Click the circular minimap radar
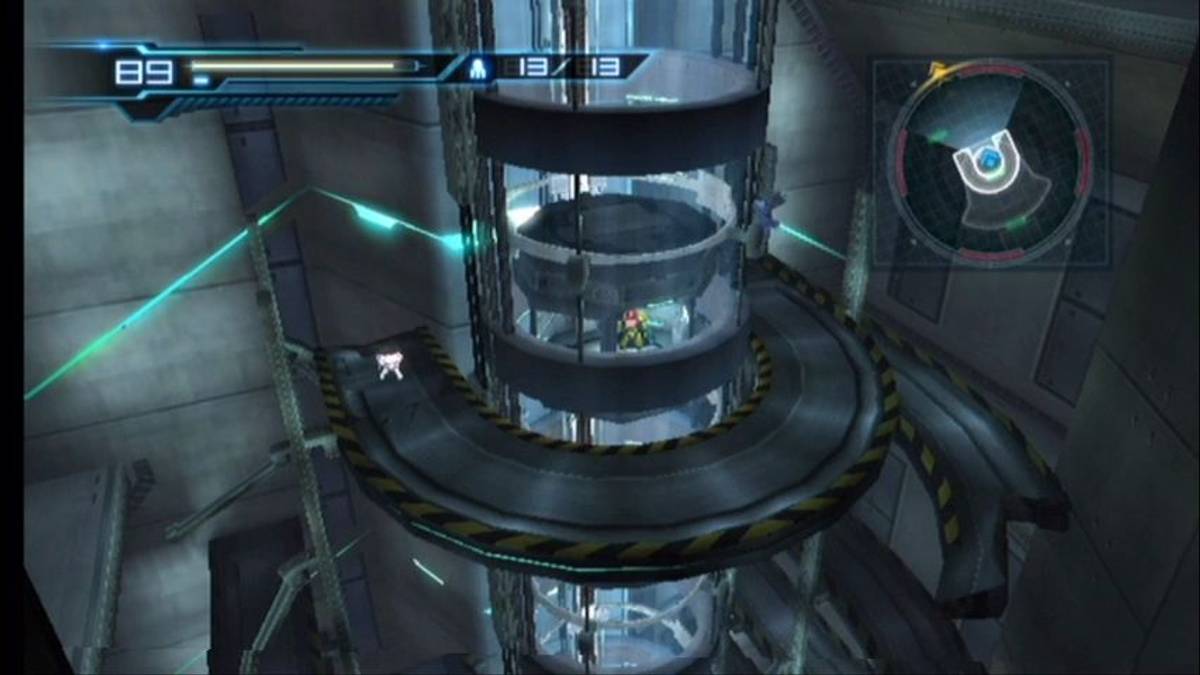The width and height of the screenshot is (1200, 675). coord(990,163)
